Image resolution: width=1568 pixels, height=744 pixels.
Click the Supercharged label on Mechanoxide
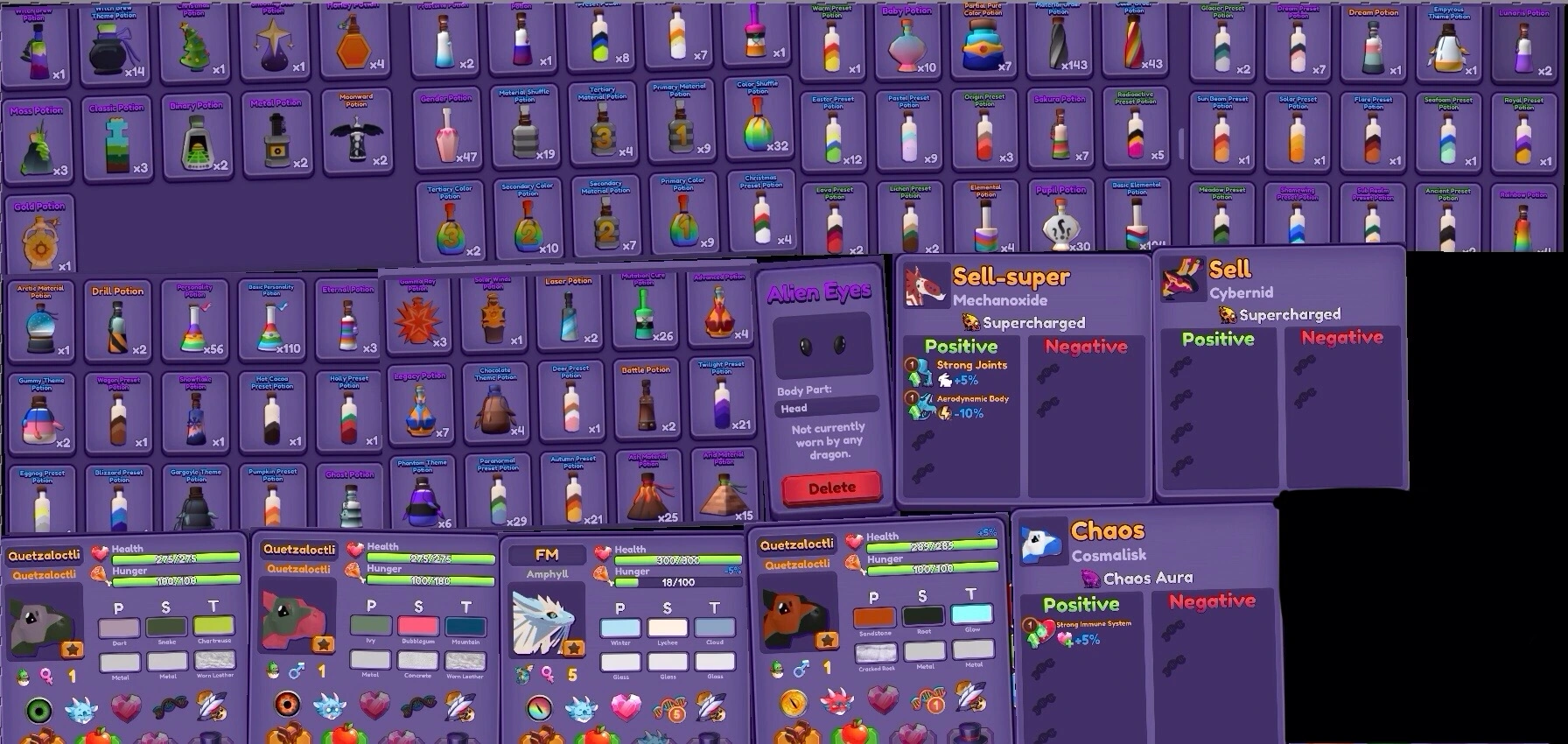pos(1032,322)
